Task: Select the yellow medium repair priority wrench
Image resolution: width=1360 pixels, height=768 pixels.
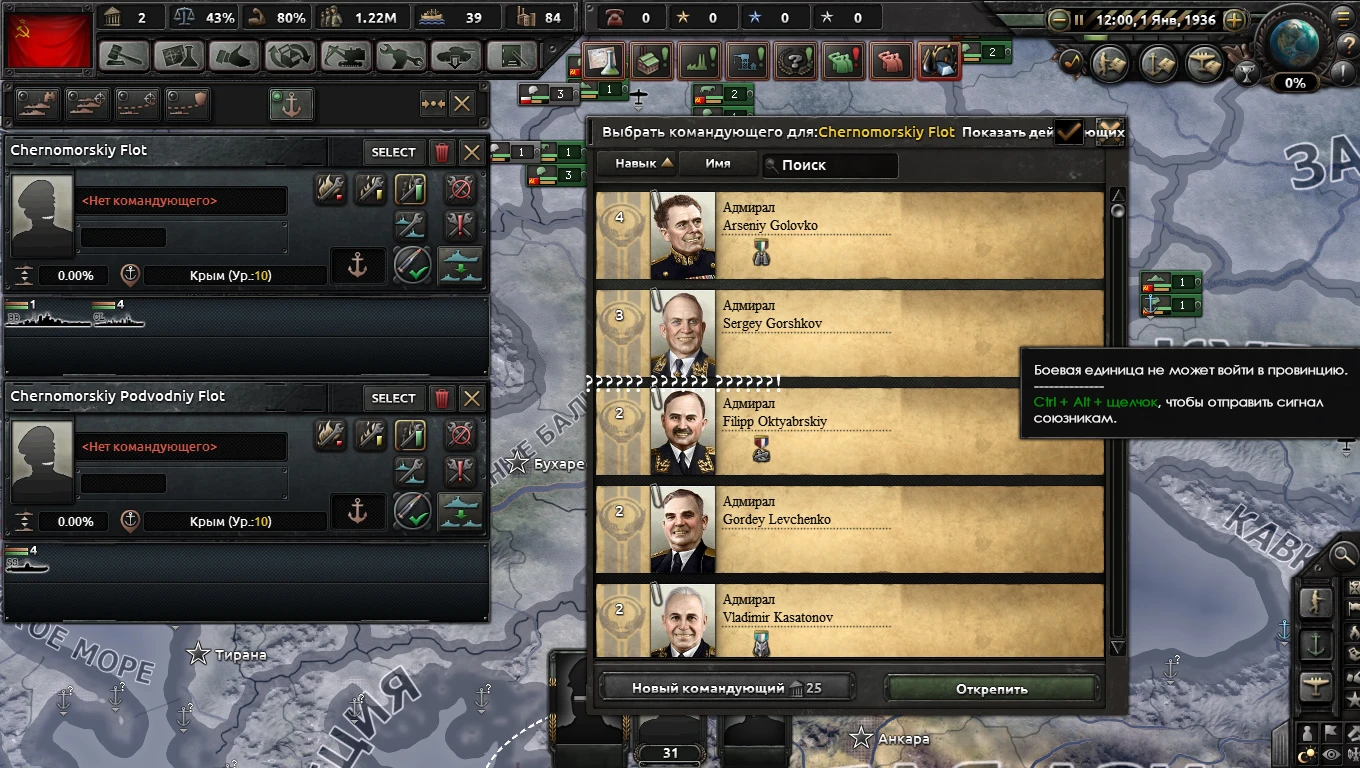Action: [370, 189]
